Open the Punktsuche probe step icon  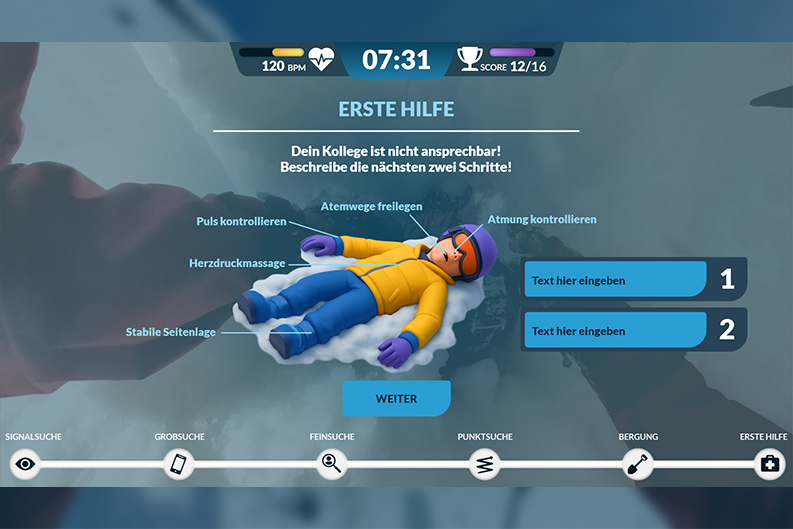[485, 463]
